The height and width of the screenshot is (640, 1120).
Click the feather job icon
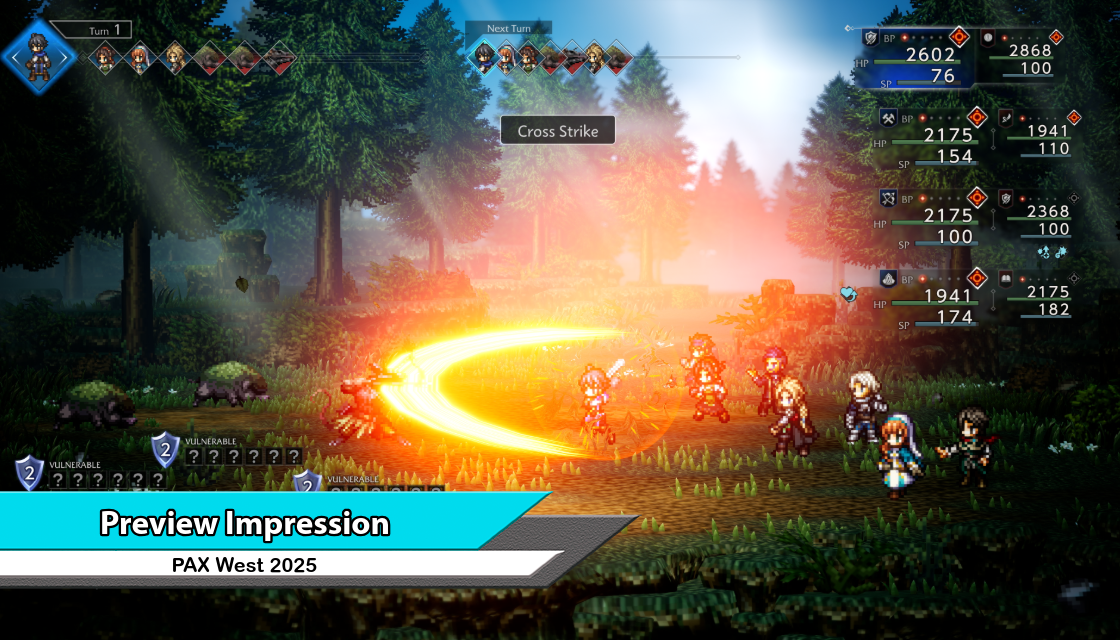1005,118
